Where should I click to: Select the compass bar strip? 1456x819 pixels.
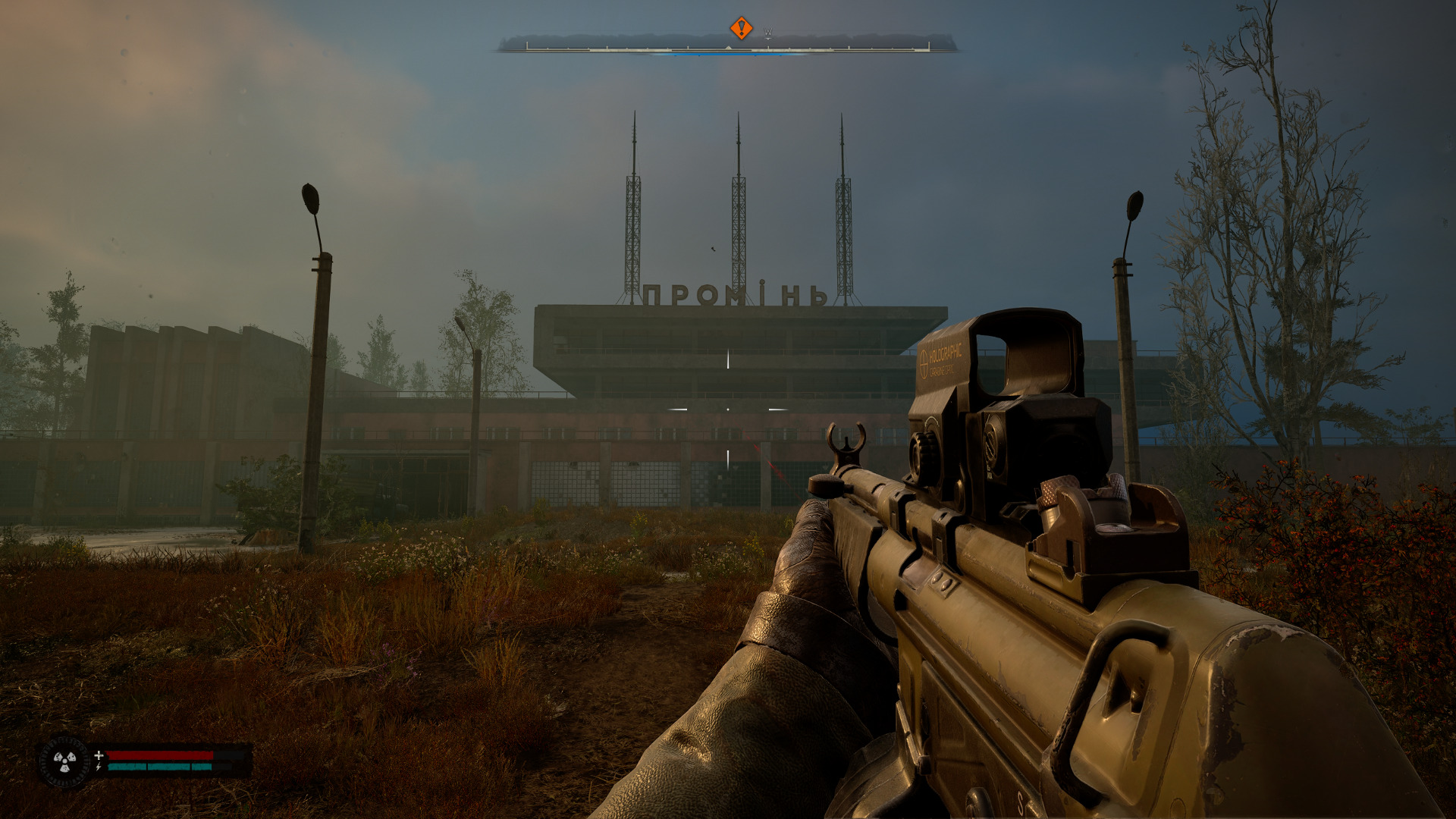pos(727,47)
